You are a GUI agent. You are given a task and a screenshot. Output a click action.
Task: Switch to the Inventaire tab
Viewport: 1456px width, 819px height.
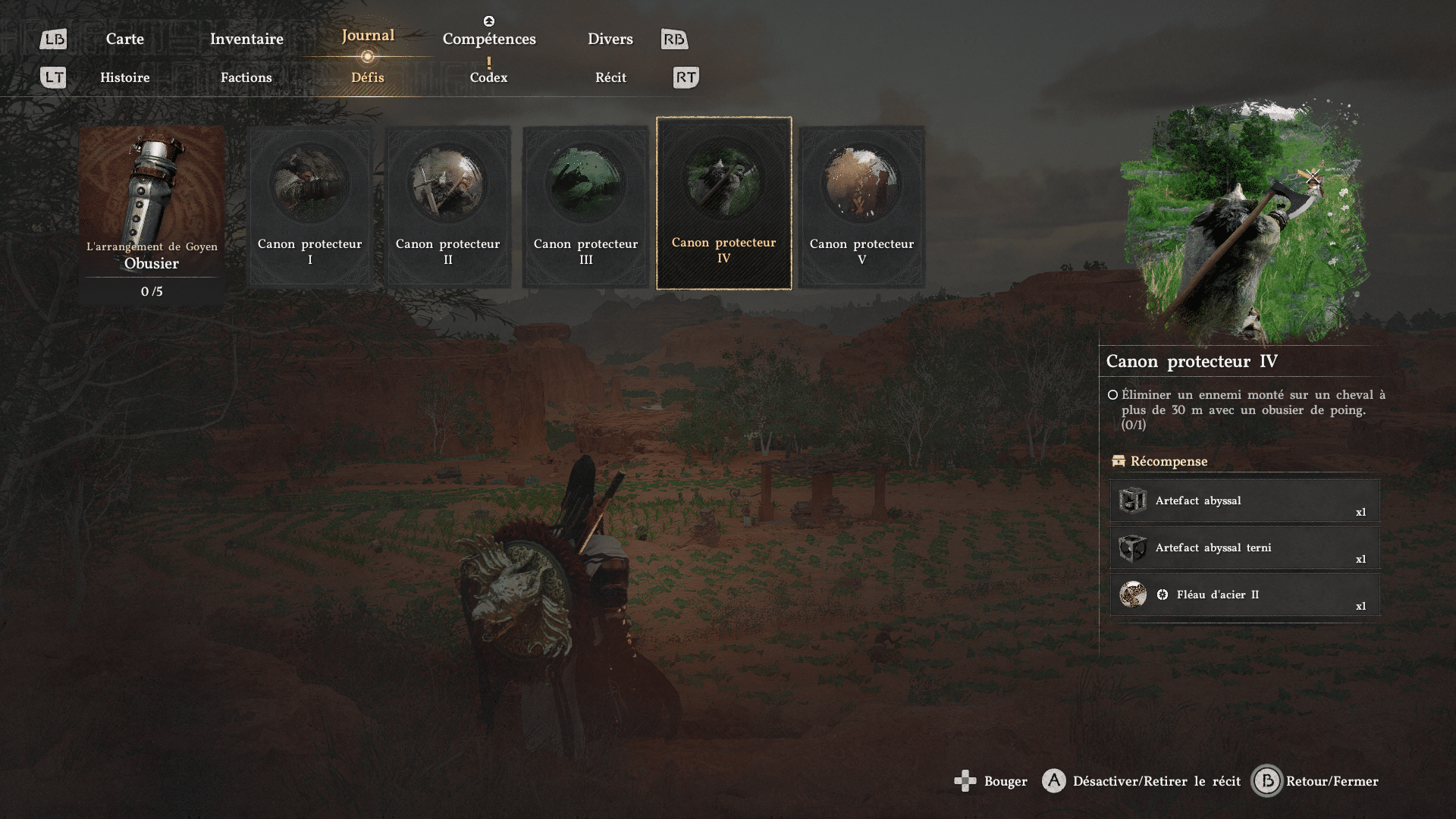pos(246,39)
